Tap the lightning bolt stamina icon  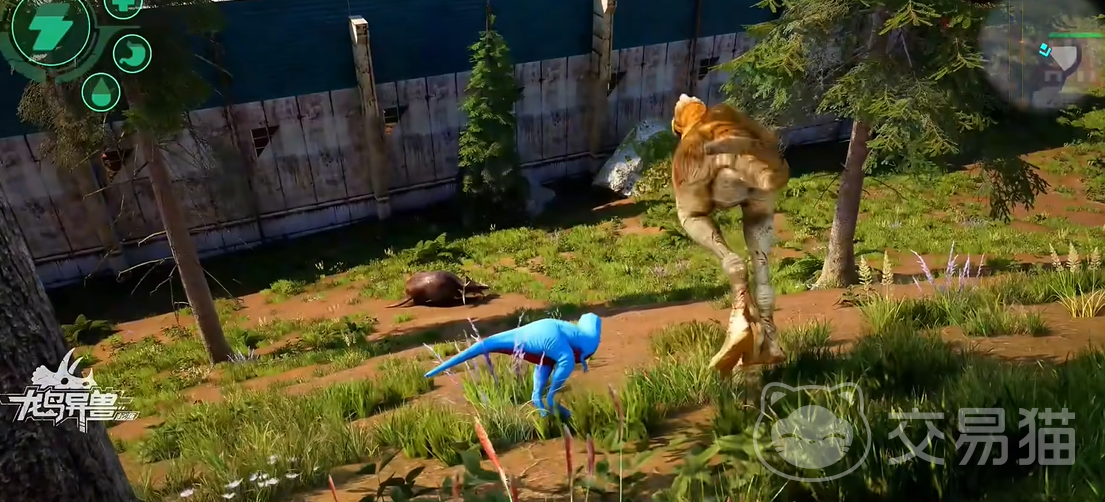click(x=49, y=31)
